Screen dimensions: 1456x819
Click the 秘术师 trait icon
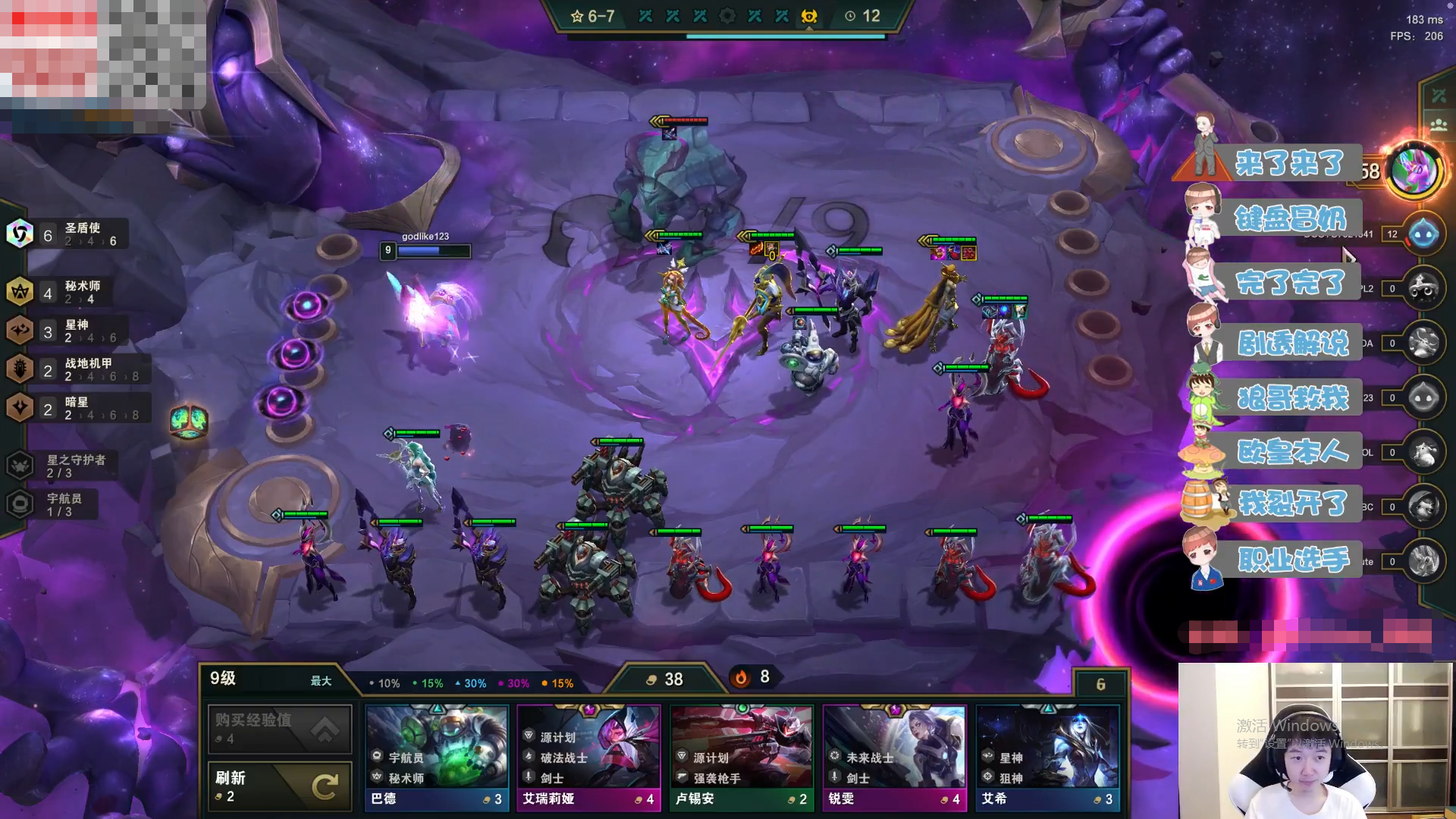pyautogui.click(x=21, y=292)
